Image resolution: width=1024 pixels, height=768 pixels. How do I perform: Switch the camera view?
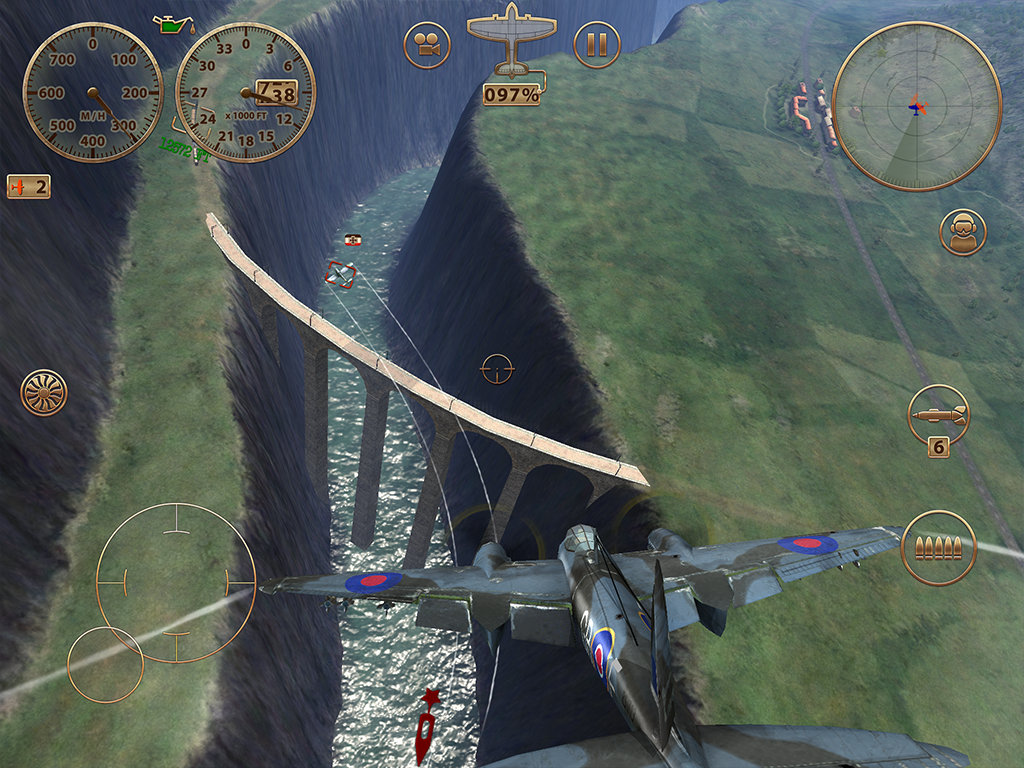[427, 45]
